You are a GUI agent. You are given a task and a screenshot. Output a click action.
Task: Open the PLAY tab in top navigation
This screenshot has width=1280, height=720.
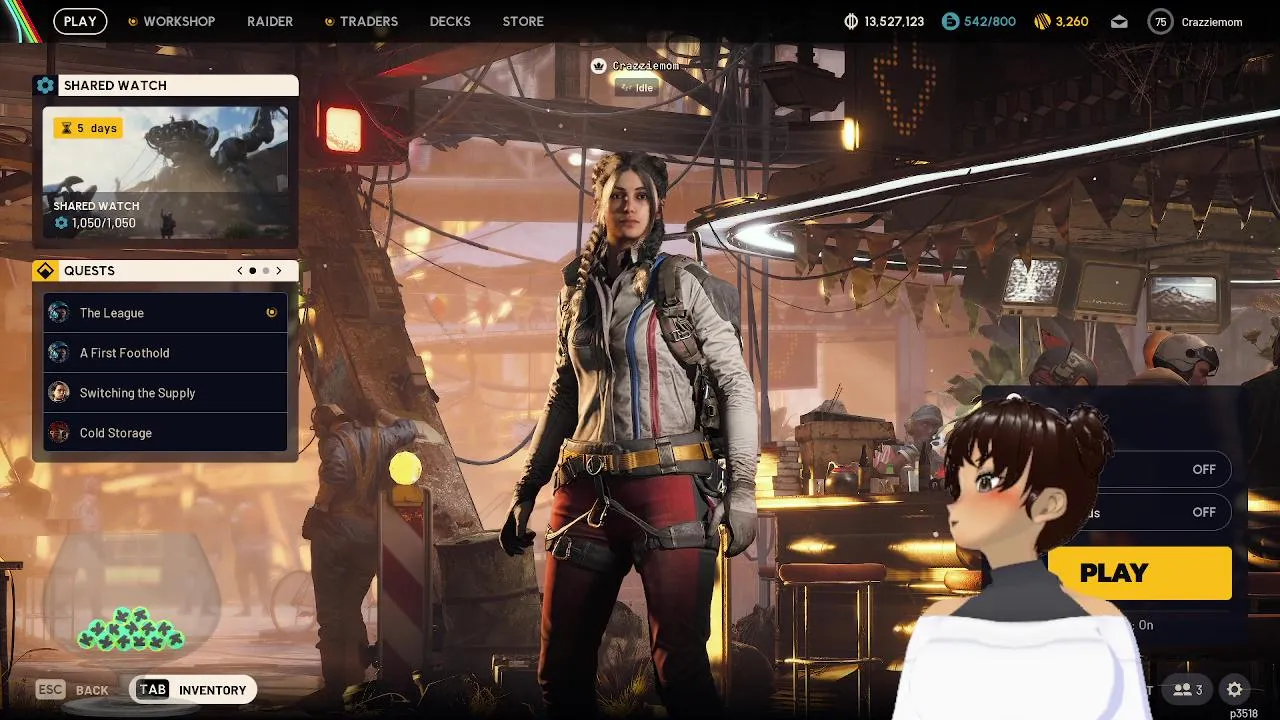[80, 21]
